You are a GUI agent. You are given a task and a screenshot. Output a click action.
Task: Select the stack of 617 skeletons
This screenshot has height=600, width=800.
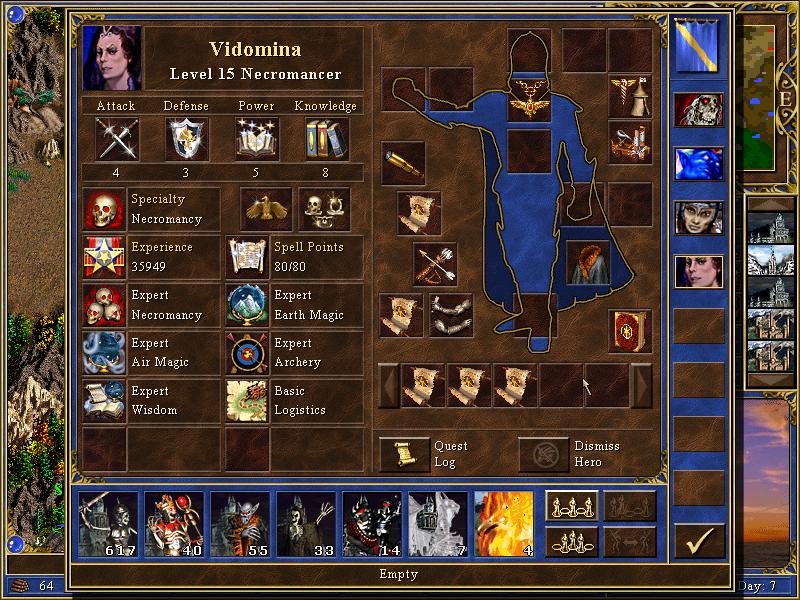107,525
